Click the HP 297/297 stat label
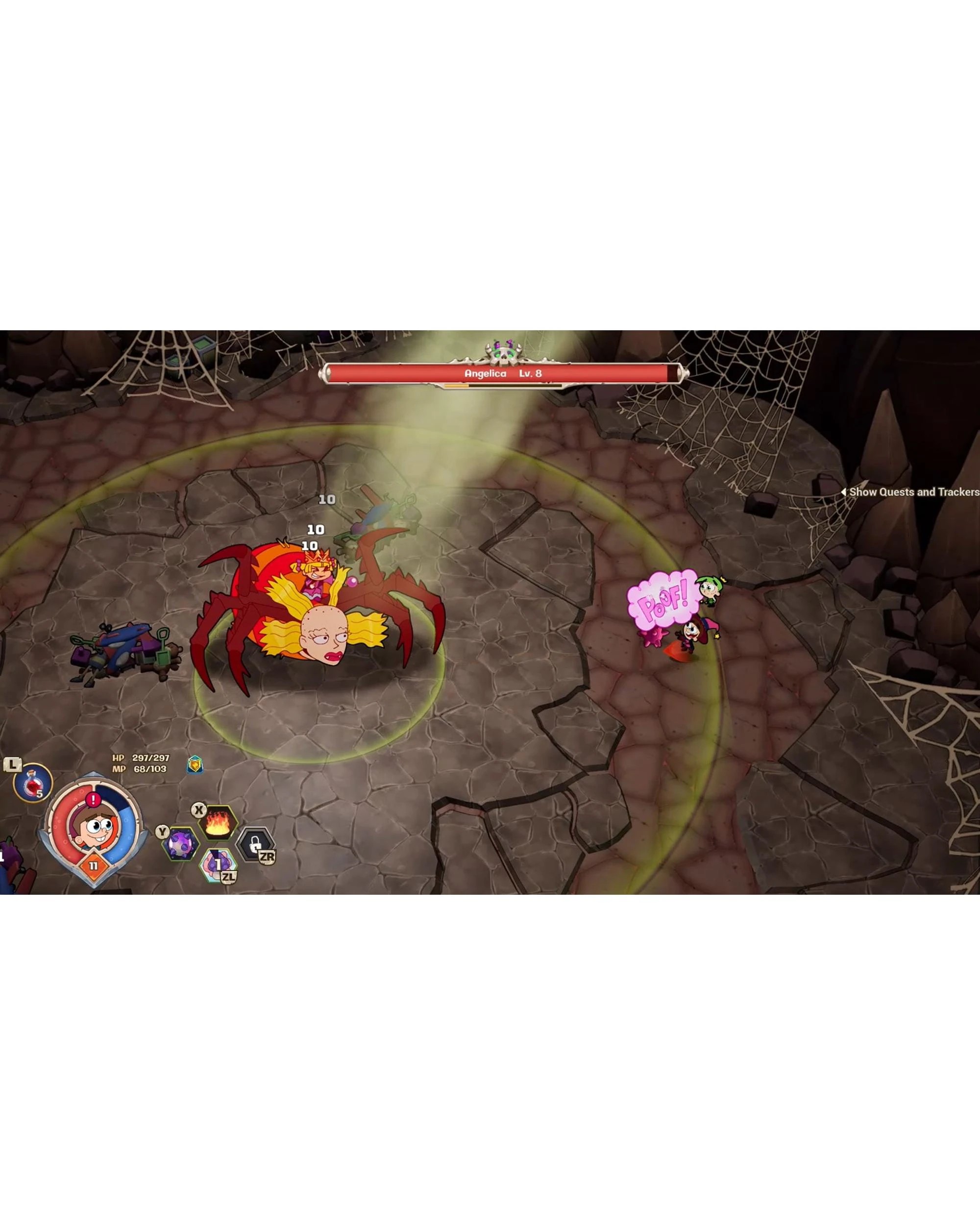 coord(140,759)
